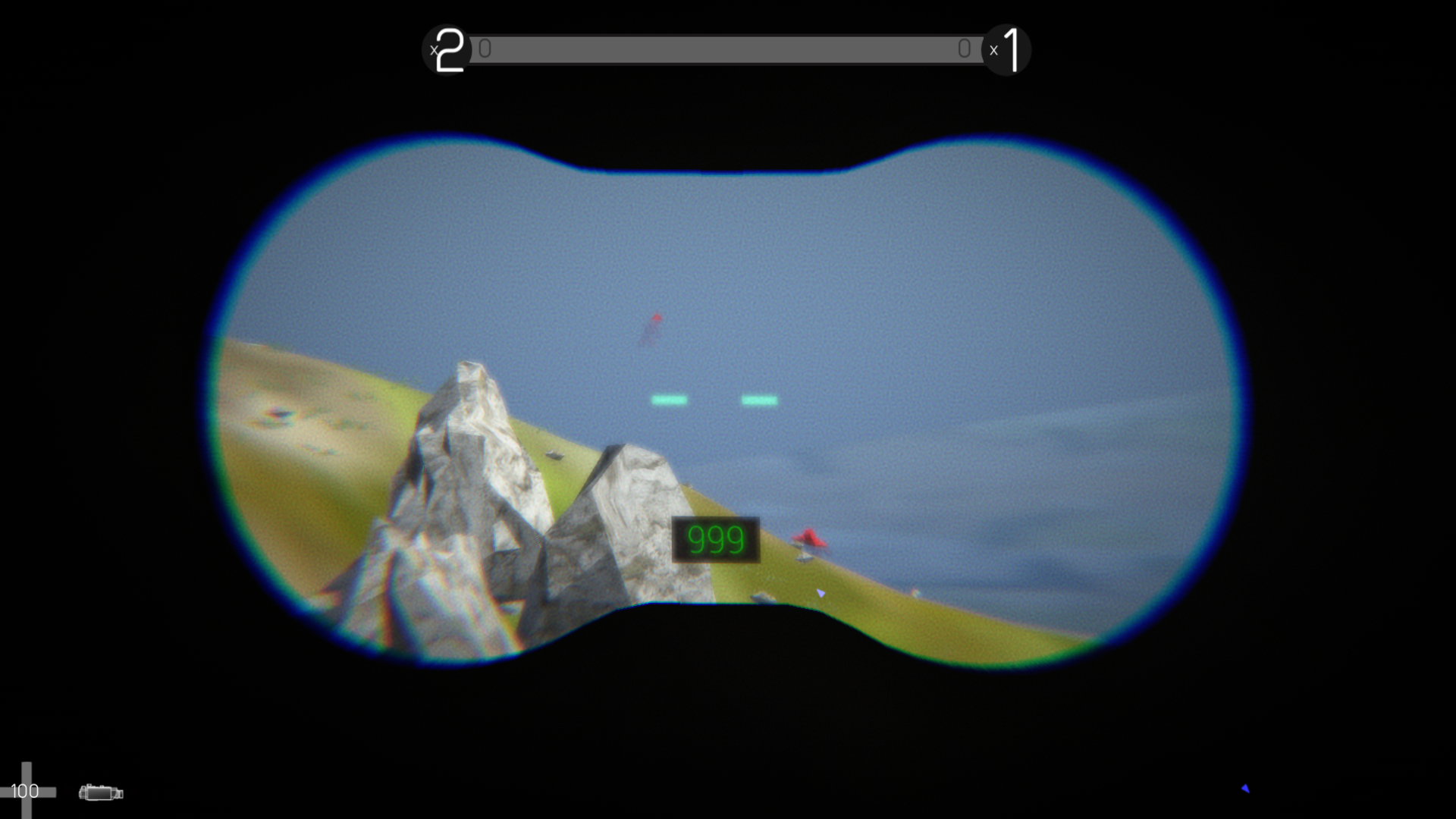Click the red enemy flag on the ridge

pos(811,538)
